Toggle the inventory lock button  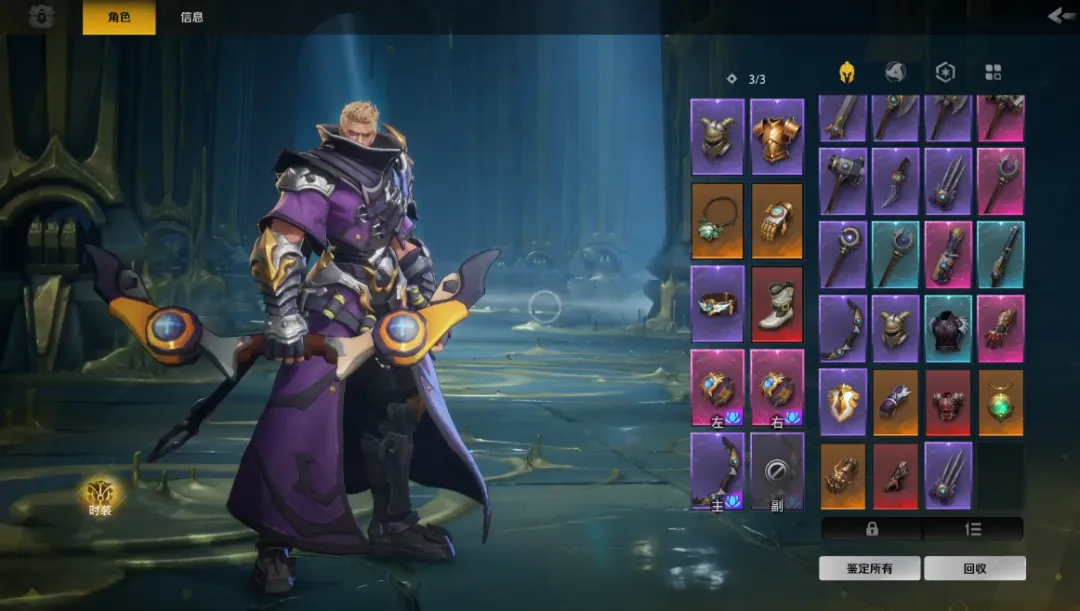pyautogui.click(x=871, y=528)
